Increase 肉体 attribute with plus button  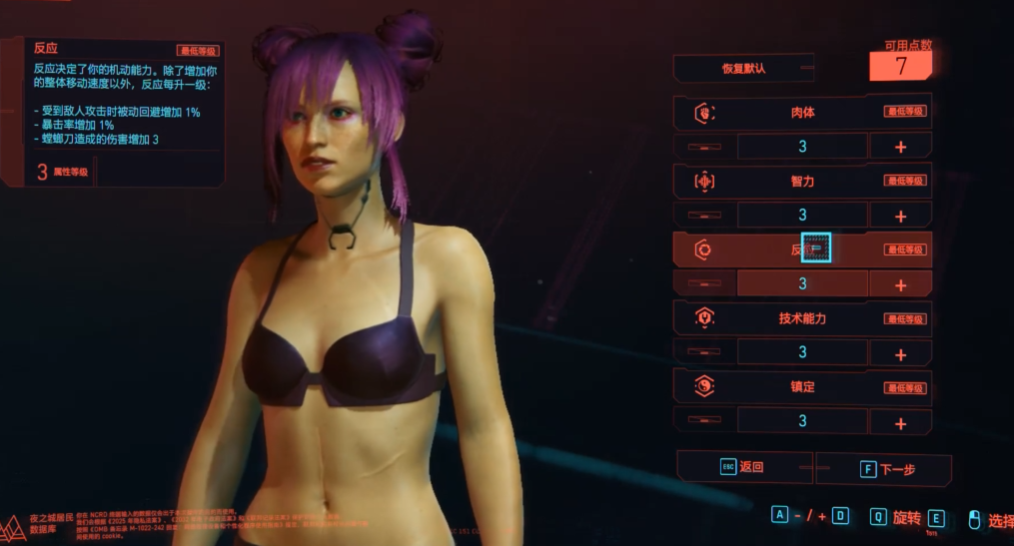[900, 147]
